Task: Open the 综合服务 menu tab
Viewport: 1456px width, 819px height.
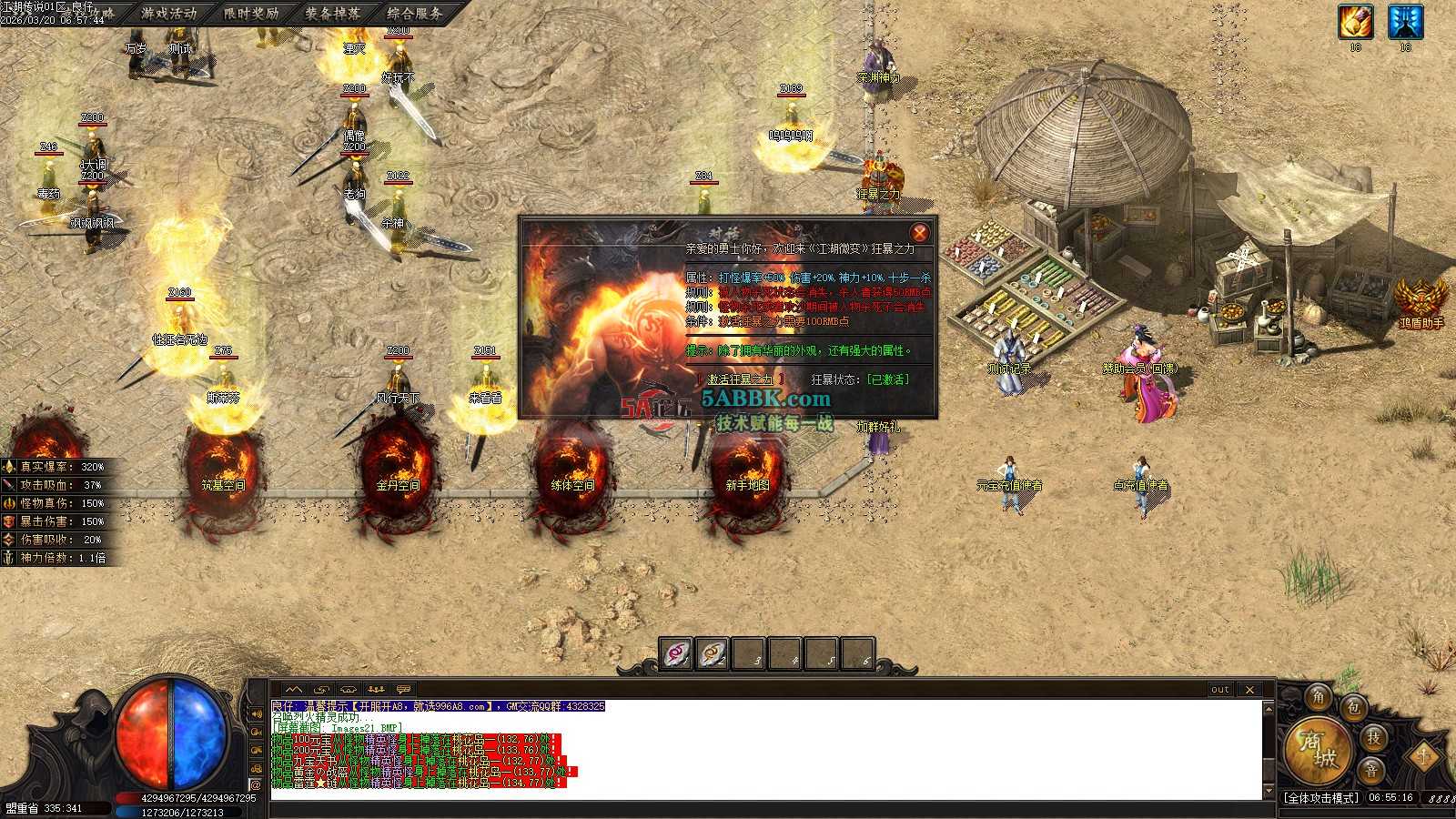Action: point(415,14)
